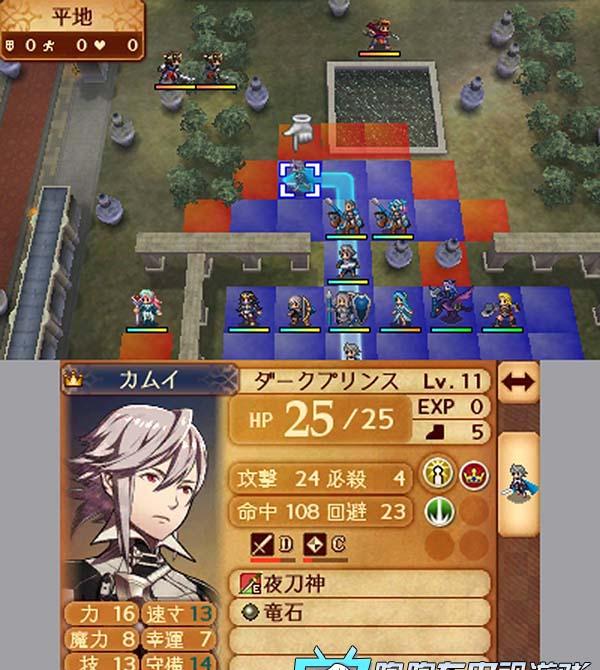Viewport: 600px width, 670px height.
Task: Tap the red crown skill icon
Action: point(474,477)
